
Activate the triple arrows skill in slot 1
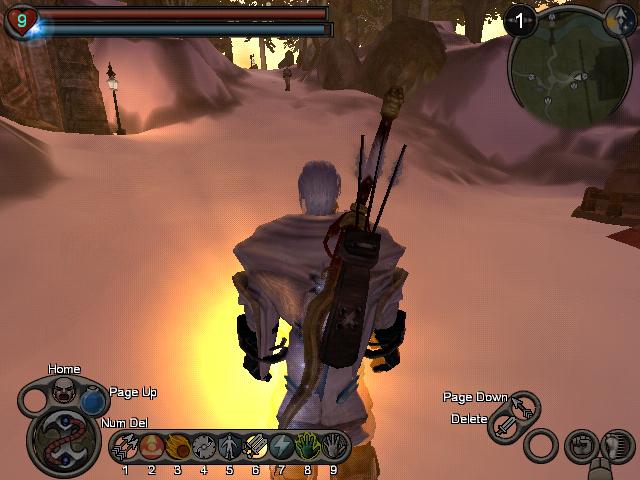tap(125, 447)
